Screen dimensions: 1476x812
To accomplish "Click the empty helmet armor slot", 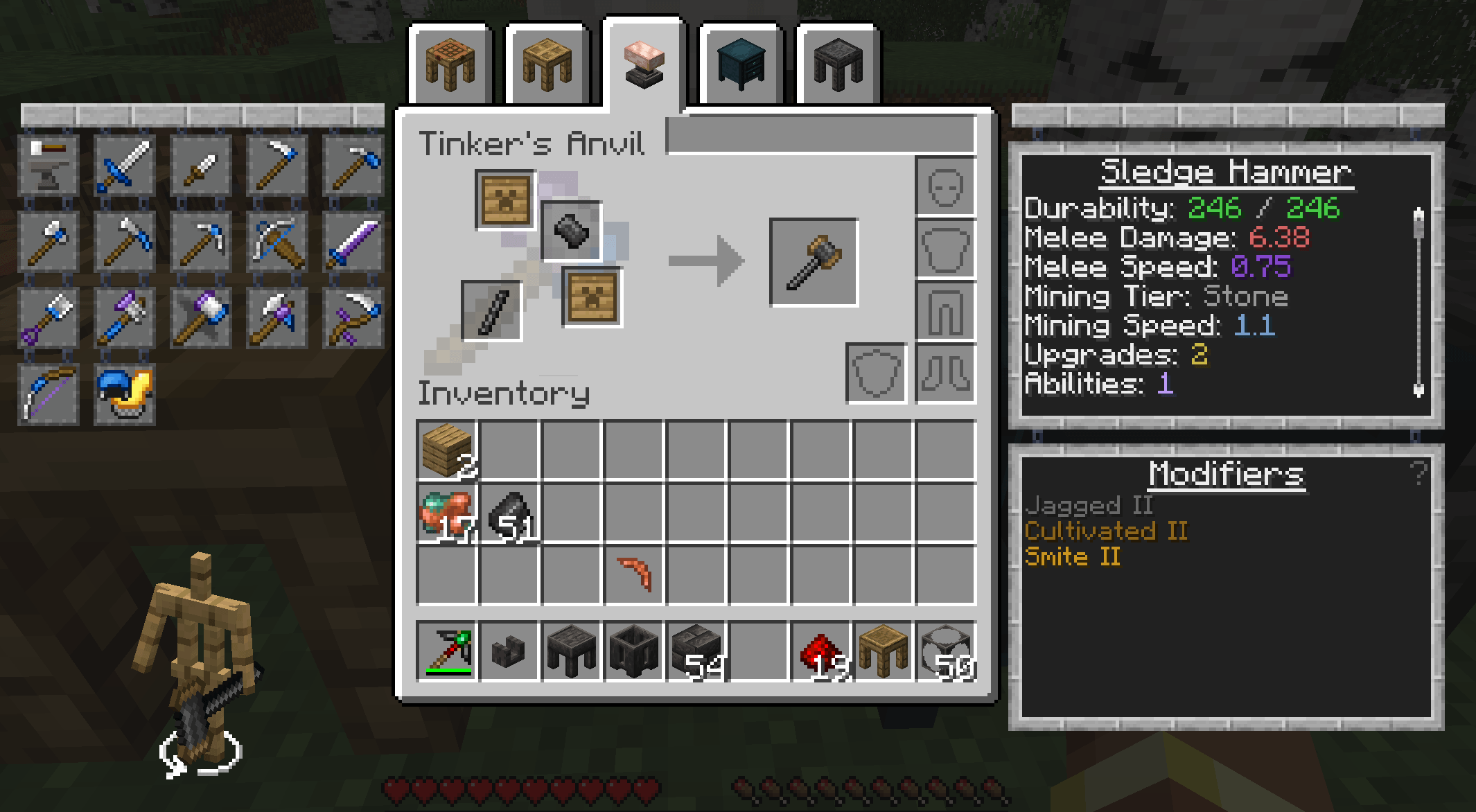I will pyautogui.click(x=945, y=186).
